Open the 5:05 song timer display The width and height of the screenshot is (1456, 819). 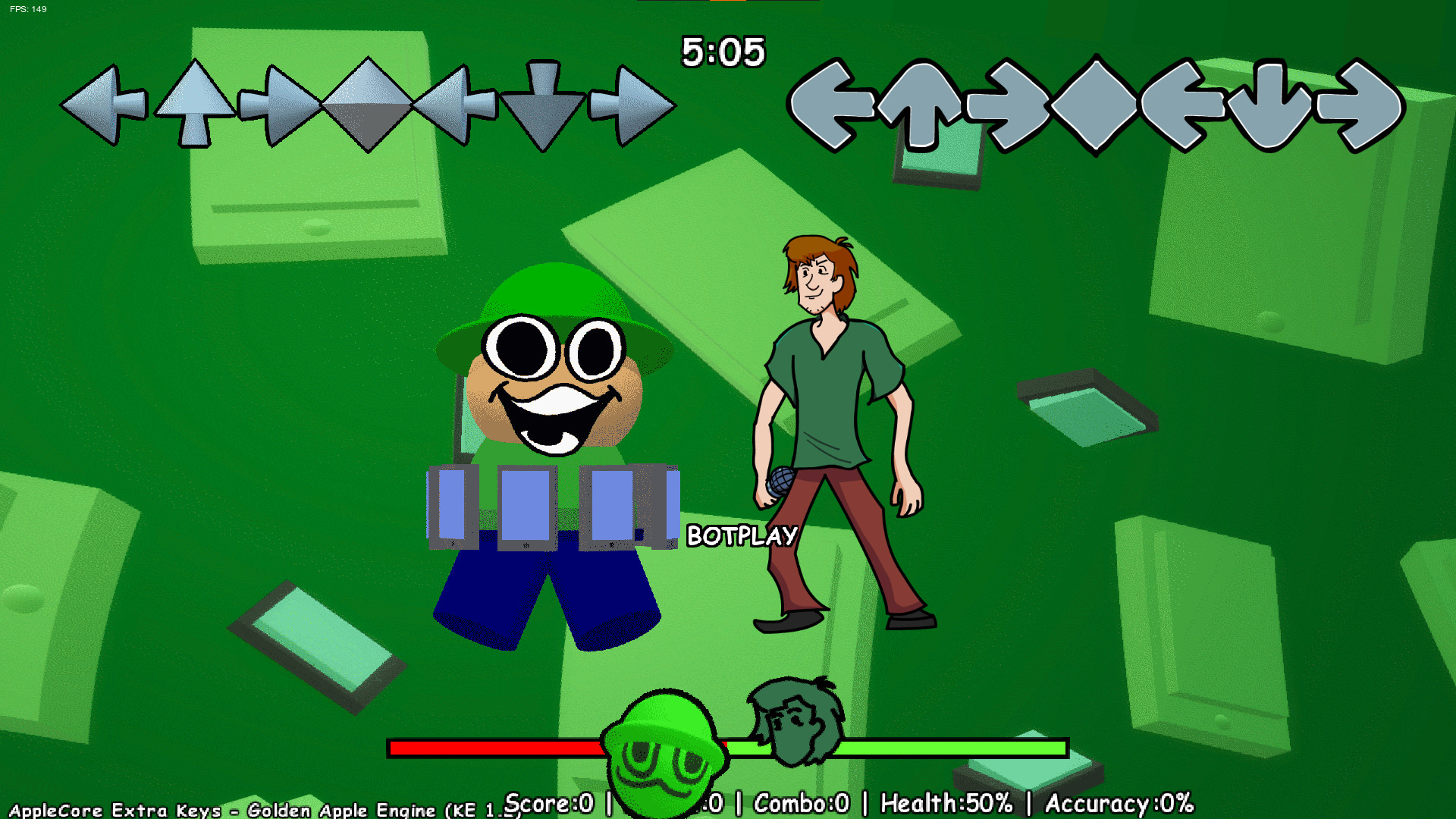point(723,53)
